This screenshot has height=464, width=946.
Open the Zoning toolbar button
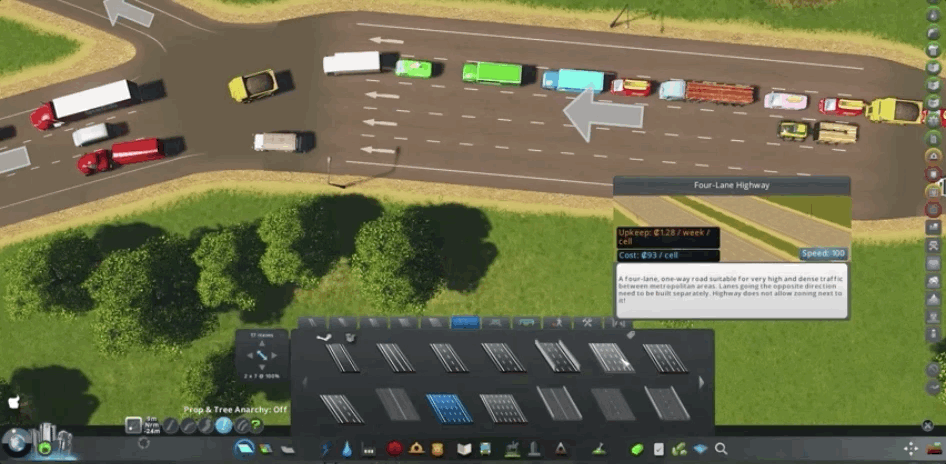tap(265, 449)
